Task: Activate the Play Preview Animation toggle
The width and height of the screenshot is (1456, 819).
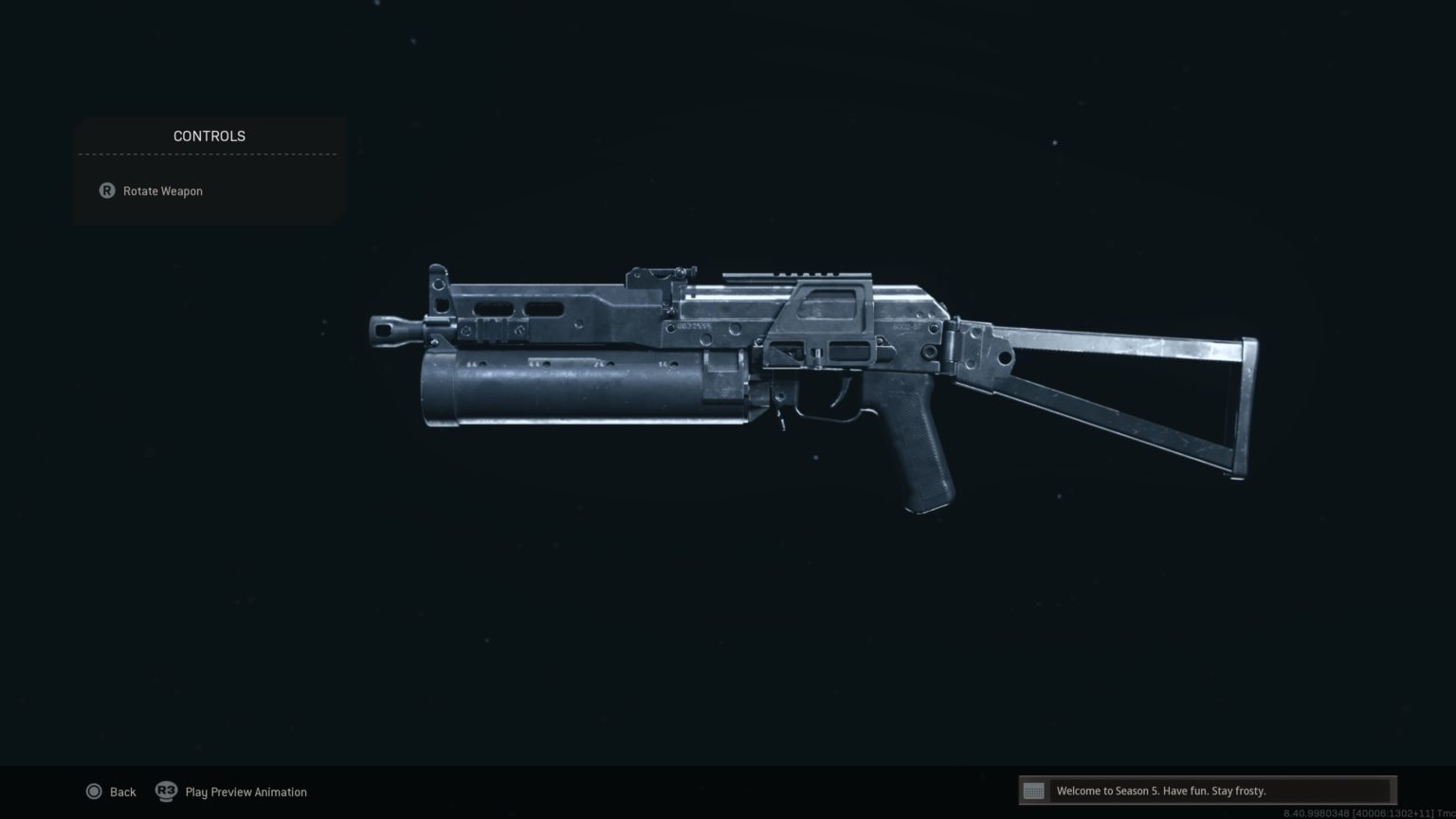Action: (246, 792)
